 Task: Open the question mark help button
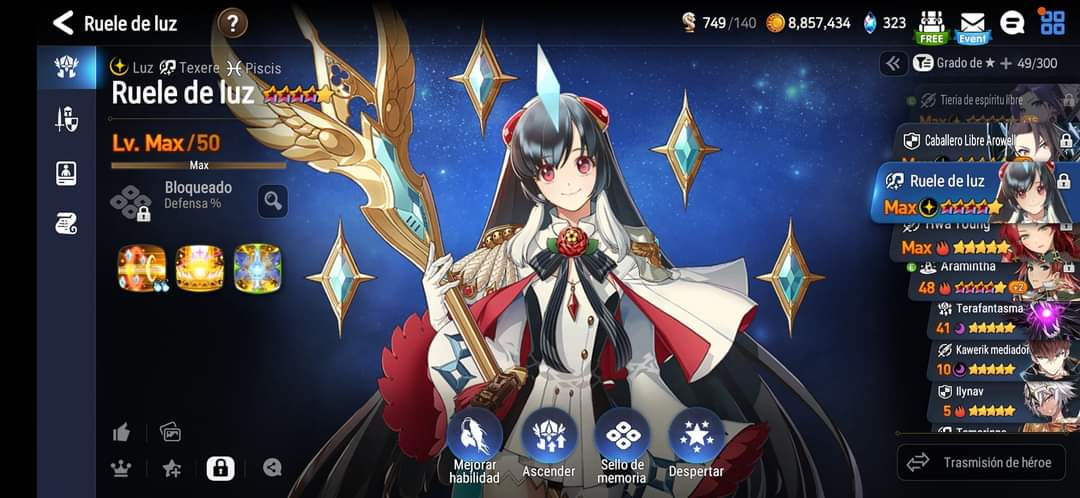[232, 22]
